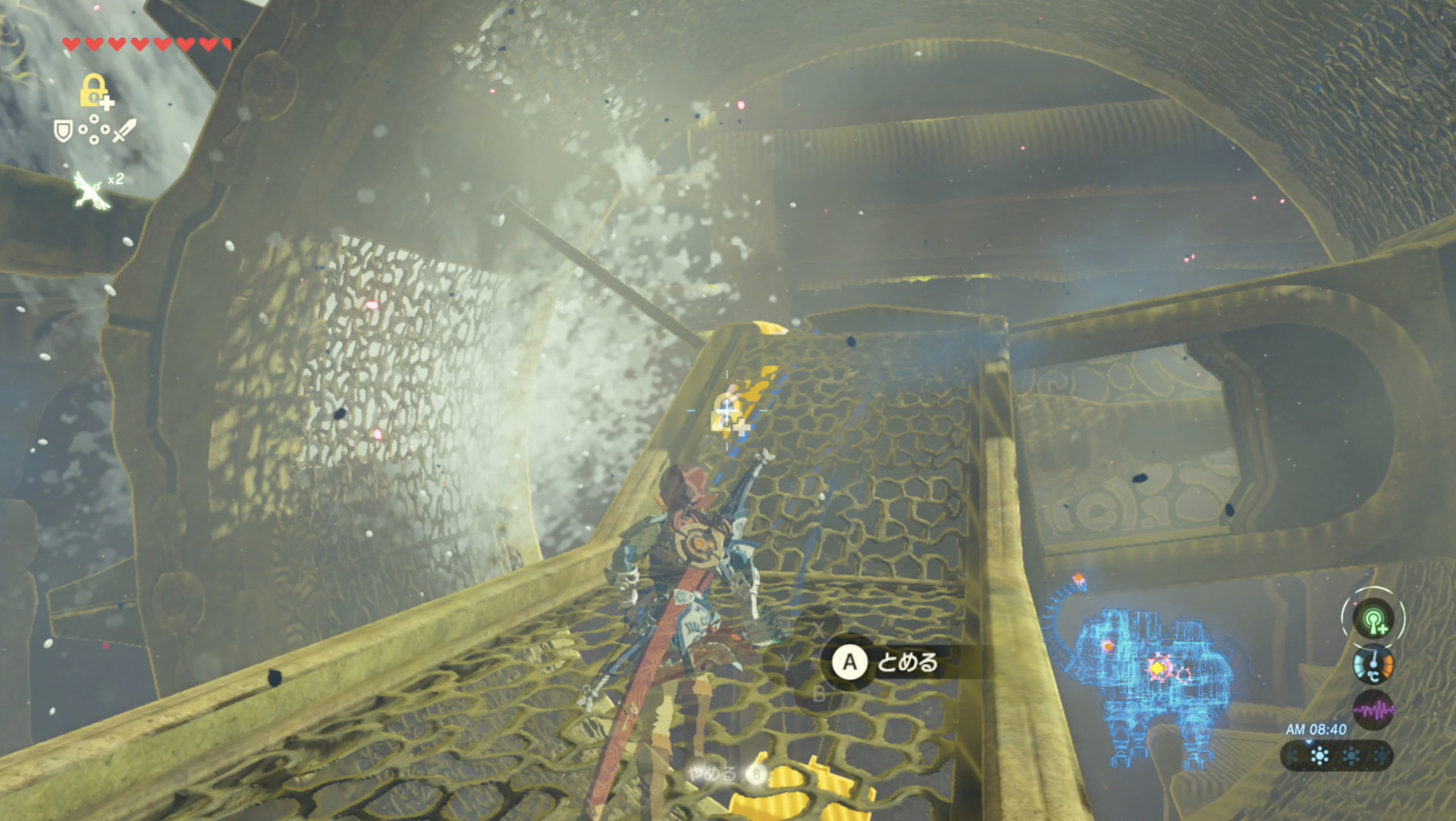Toggle the rightmost weather icon in the forecast bar

click(1380, 756)
